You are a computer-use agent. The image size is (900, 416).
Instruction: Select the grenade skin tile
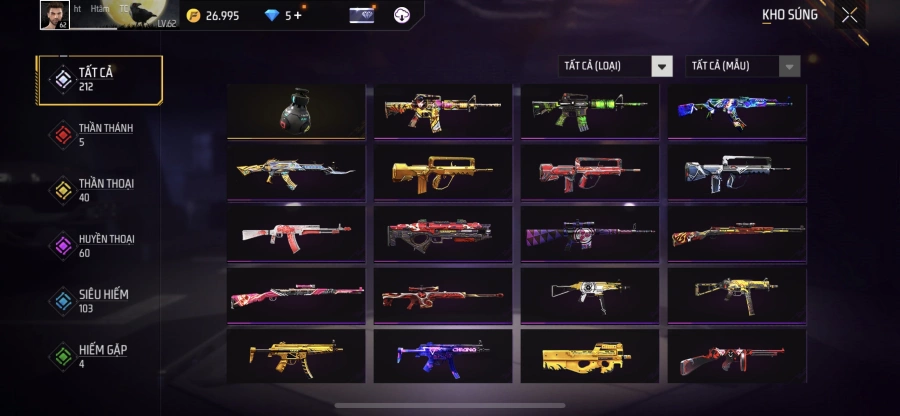(x=295, y=110)
